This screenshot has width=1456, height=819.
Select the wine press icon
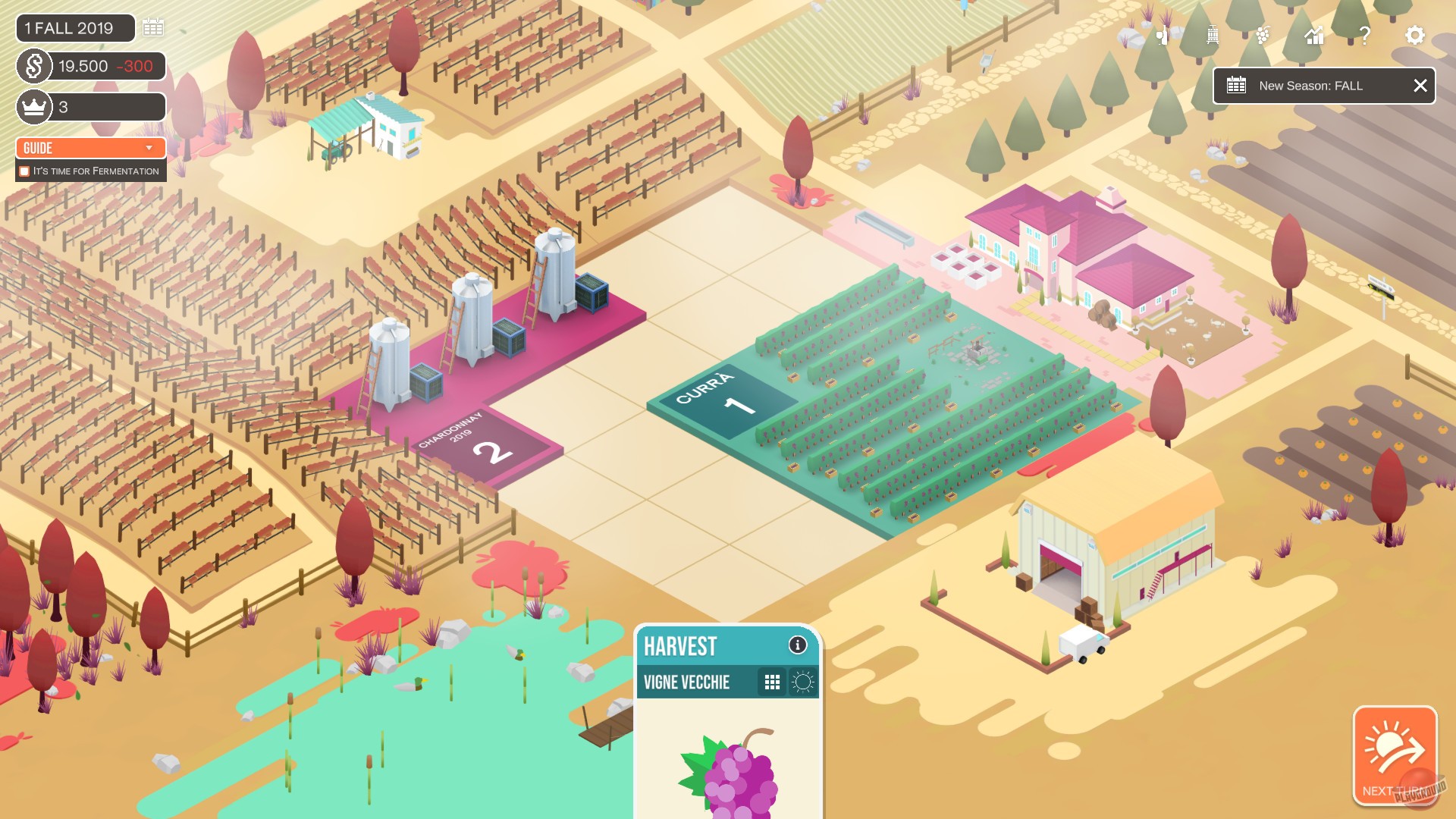point(1211,35)
